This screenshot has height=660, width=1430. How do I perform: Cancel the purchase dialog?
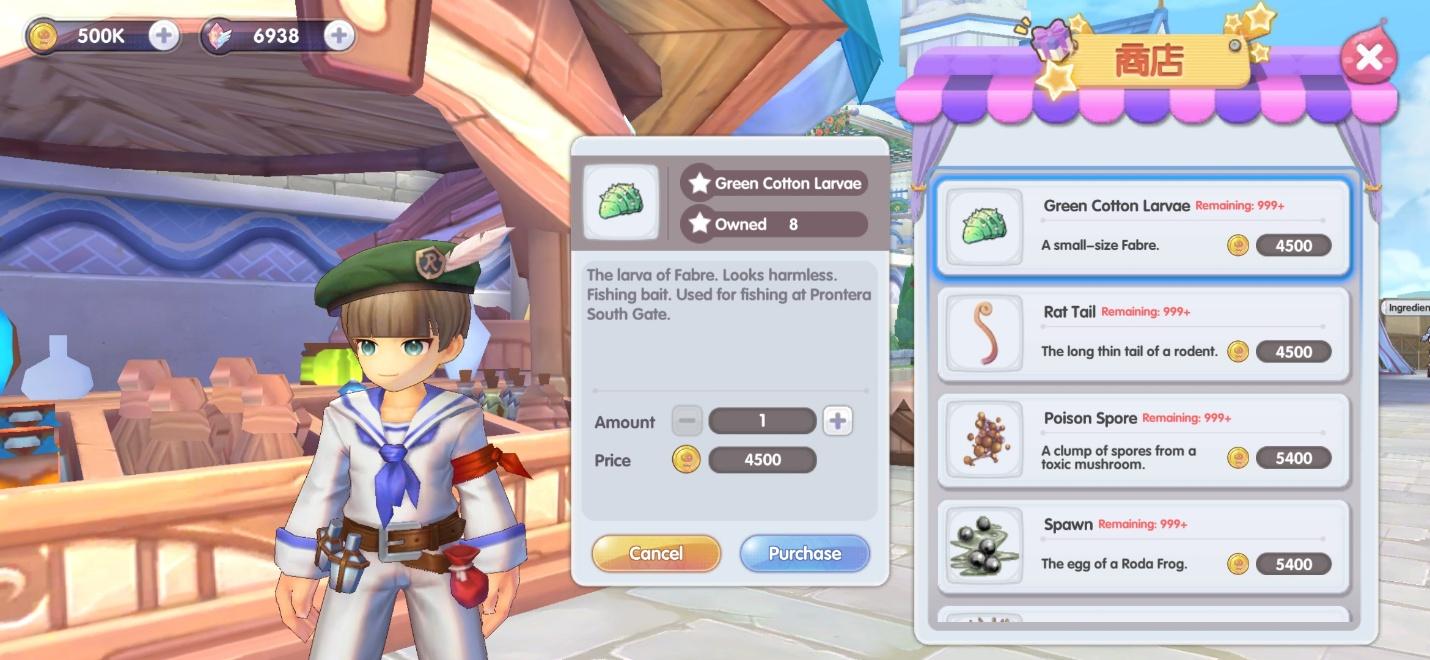point(656,553)
